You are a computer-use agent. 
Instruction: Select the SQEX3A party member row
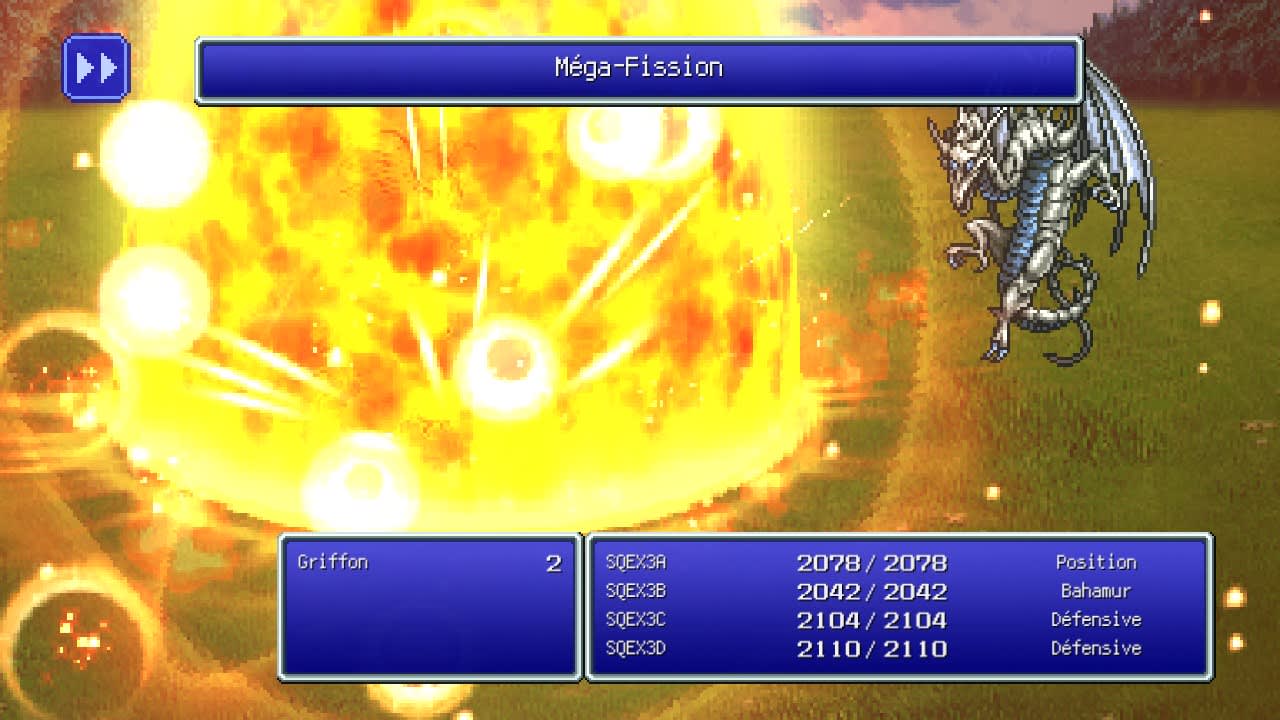click(635, 562)
